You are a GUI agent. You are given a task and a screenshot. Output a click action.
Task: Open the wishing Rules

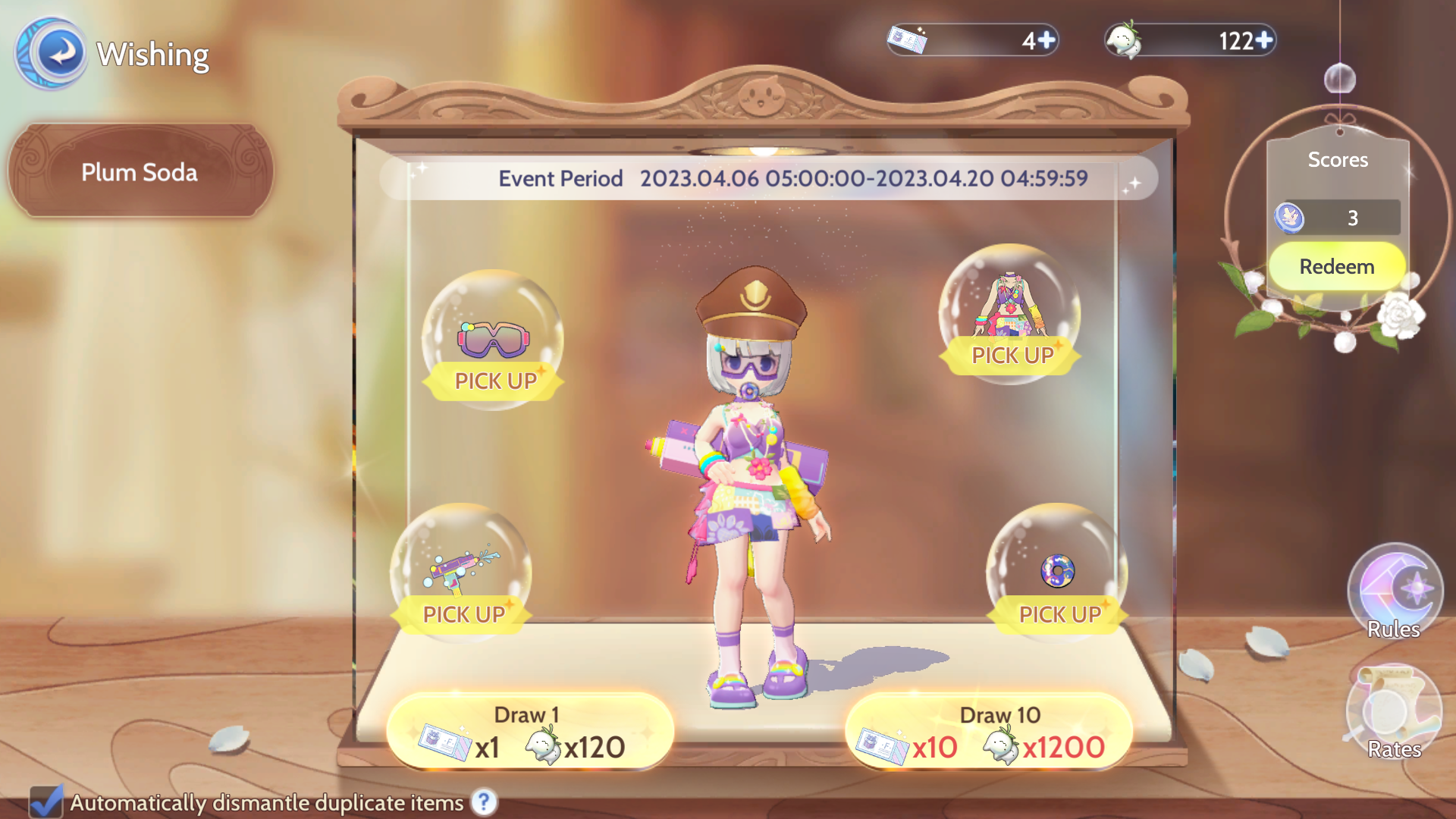(1394, 593)
